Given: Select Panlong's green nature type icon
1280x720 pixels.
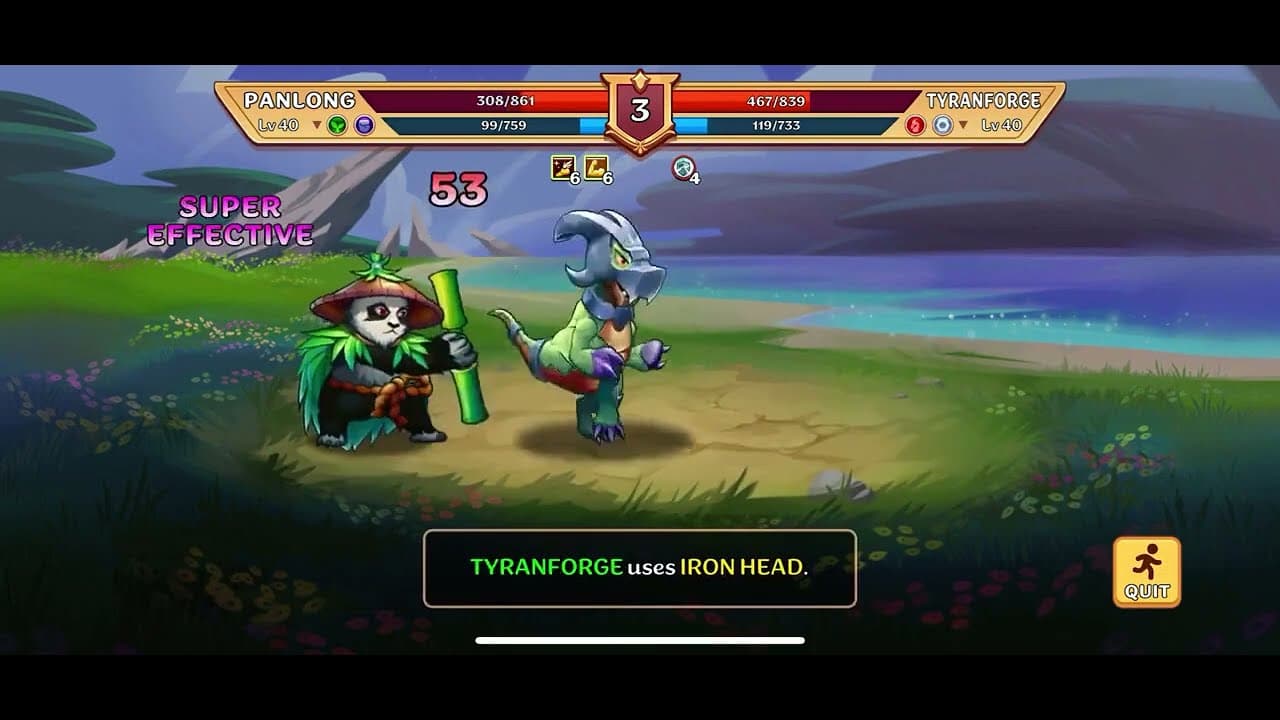Looking at the screenshot, I should click(x=335, y=122).
